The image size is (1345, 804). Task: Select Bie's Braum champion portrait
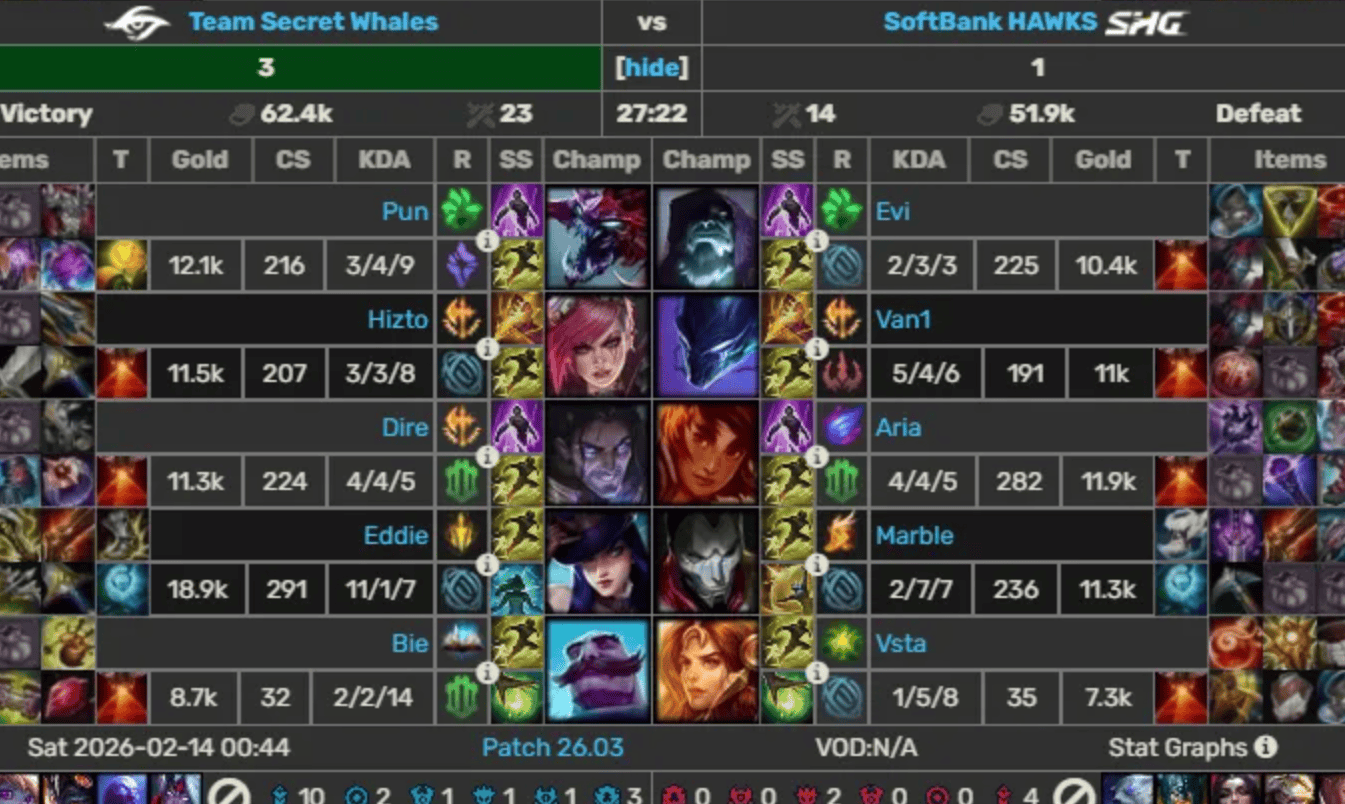click(x=597, y=669)
